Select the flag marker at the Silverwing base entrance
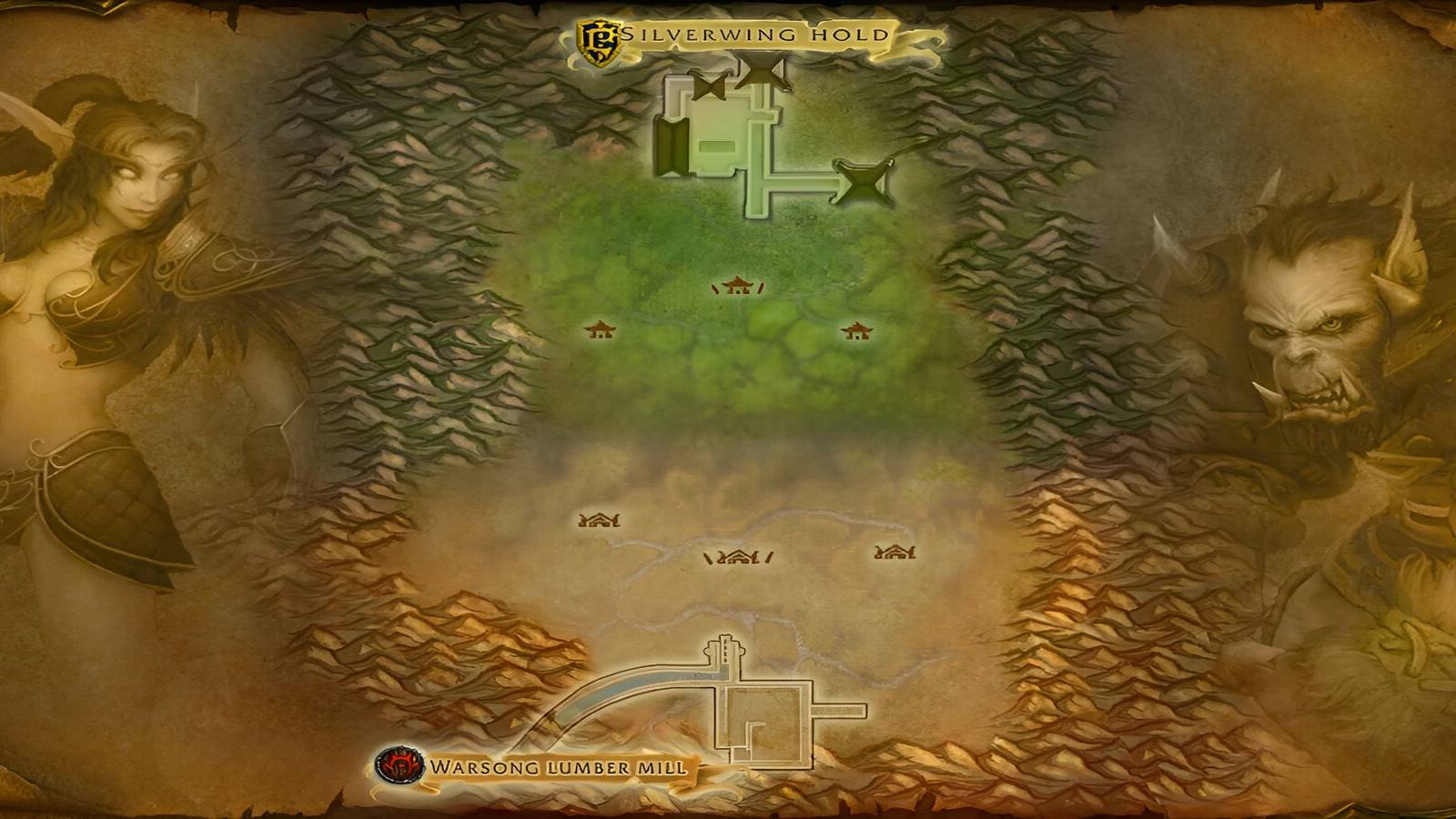The image size is (1456, 819). click(760, 68)
